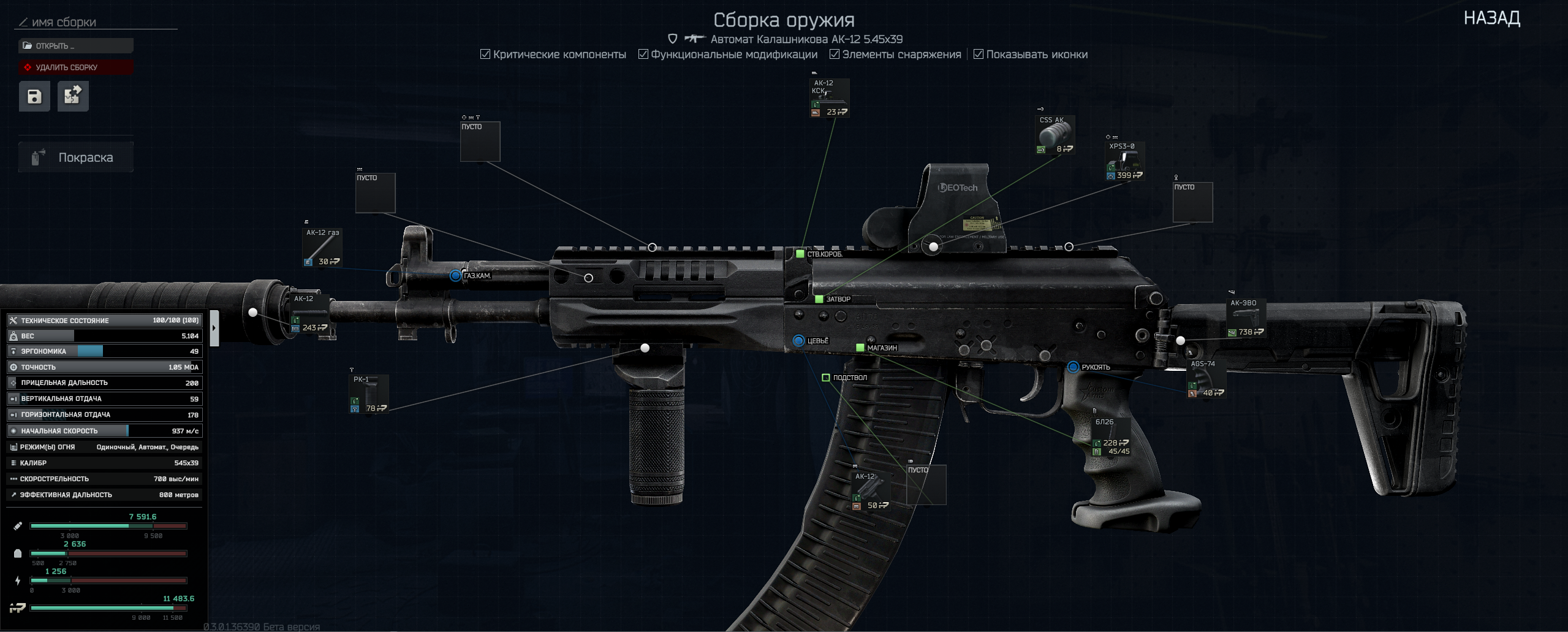Select the CSS AK charging handle slot
Image resolution: width=1568 pixels, height=632 pixels.
click(x=1055, y=135)
